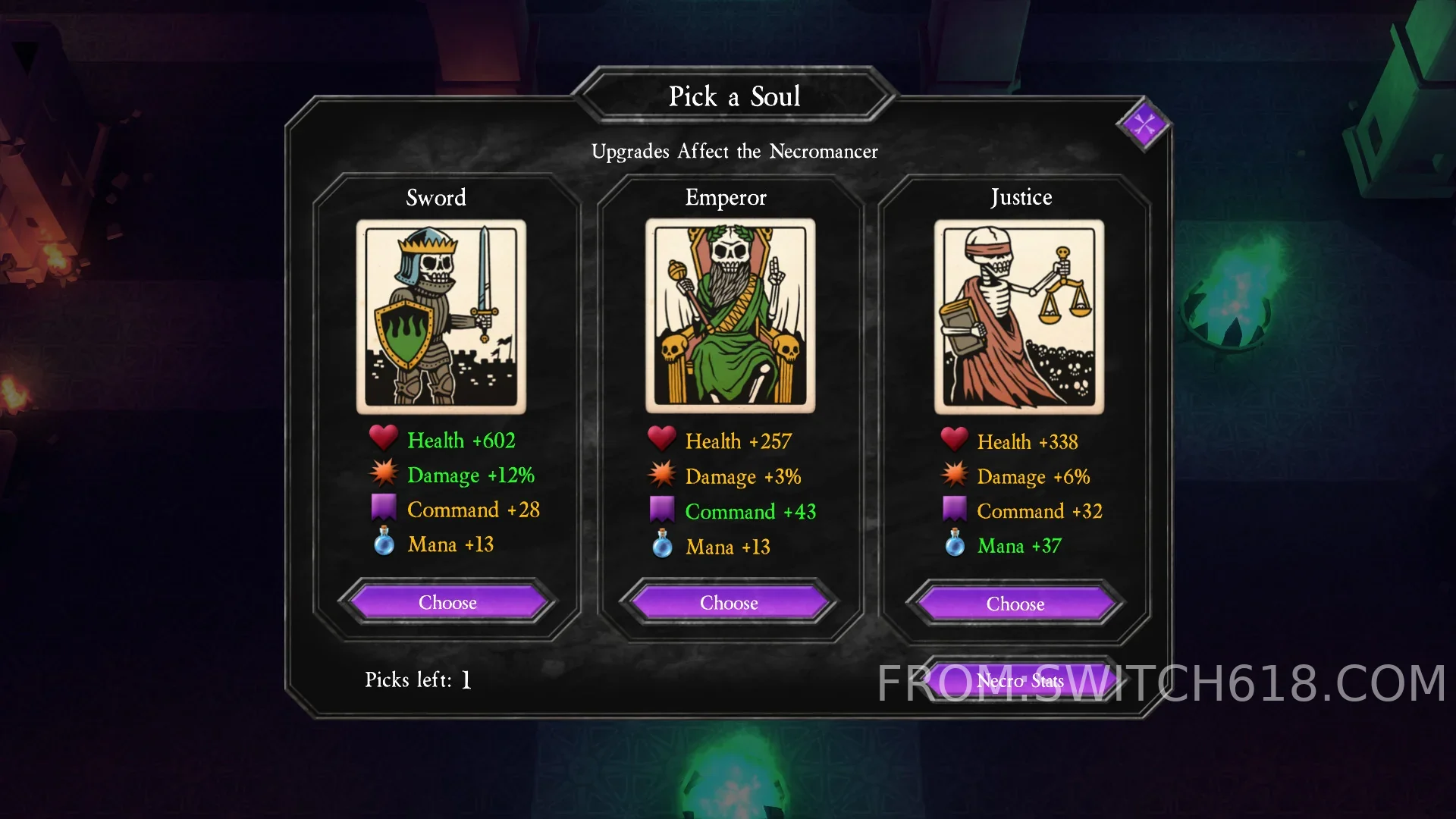1456x819 pixels.
Task: Choose the Sword soul upgrade
Action: pos(447,603)
